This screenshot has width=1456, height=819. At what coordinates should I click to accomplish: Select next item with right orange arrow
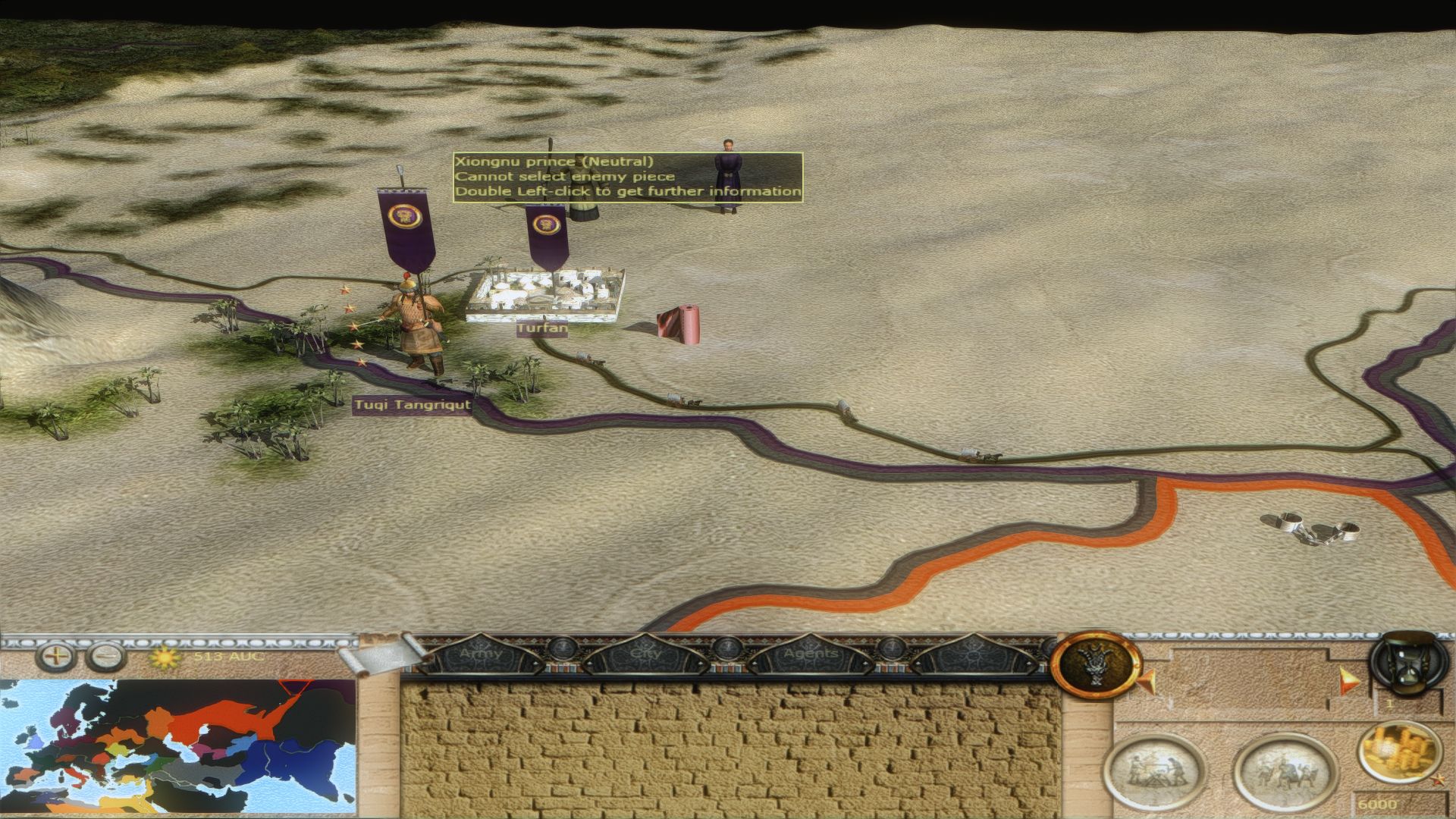pos(1348,679)
